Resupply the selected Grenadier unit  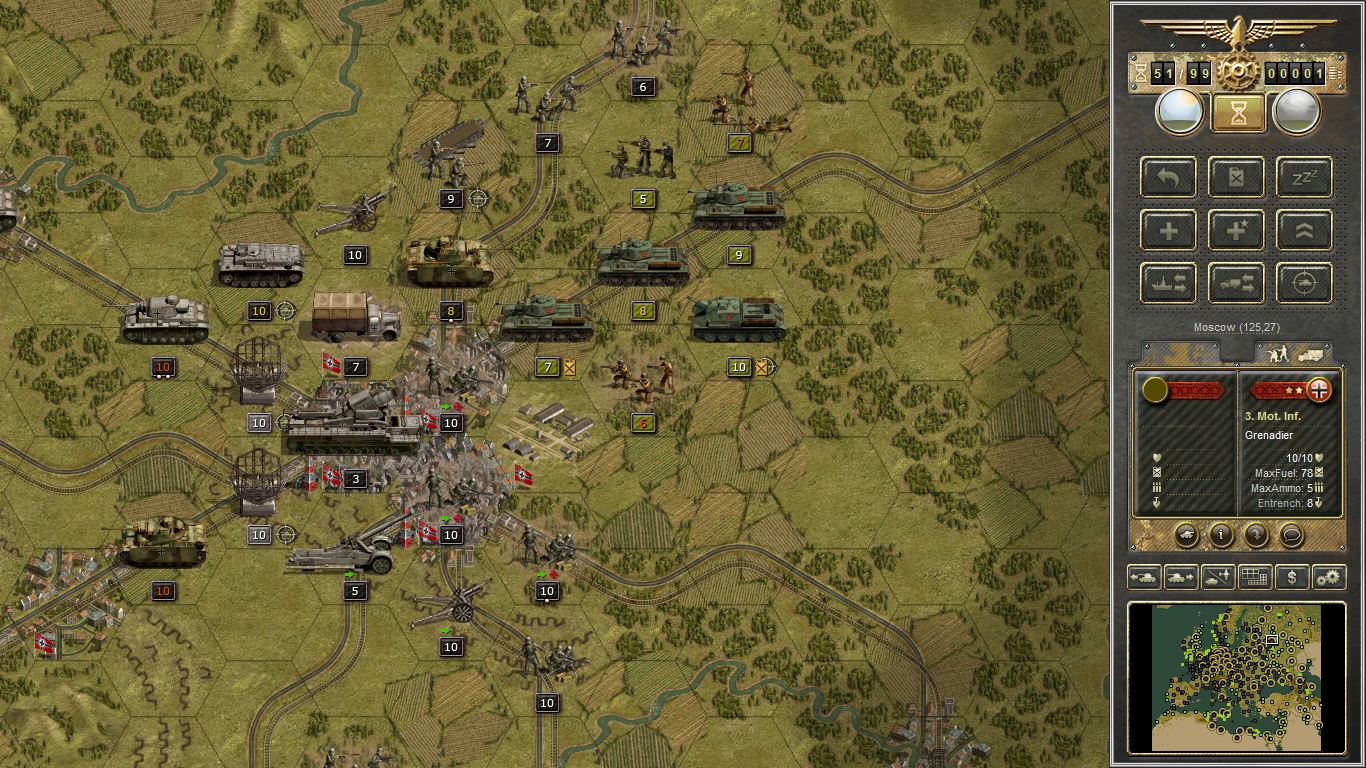[1236, 177]
